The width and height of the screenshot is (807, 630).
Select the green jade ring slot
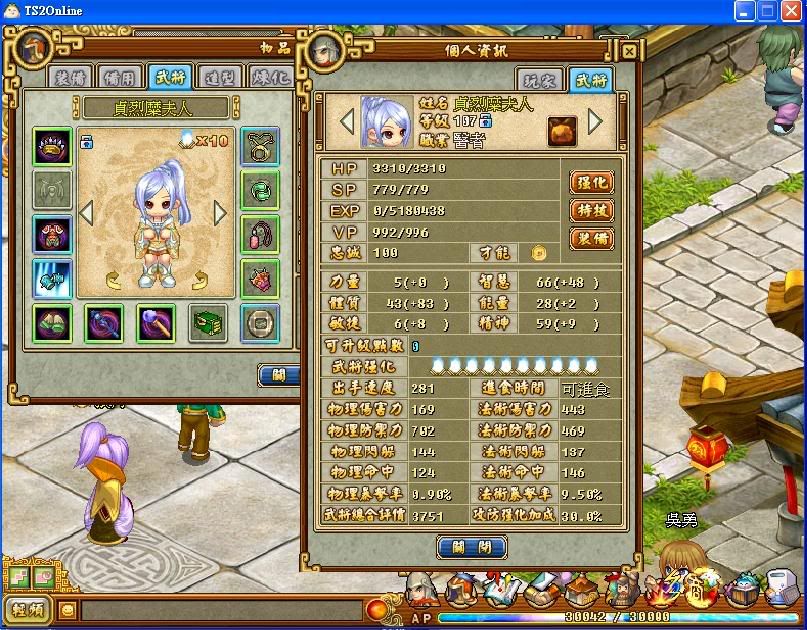(x=260, y=190)
